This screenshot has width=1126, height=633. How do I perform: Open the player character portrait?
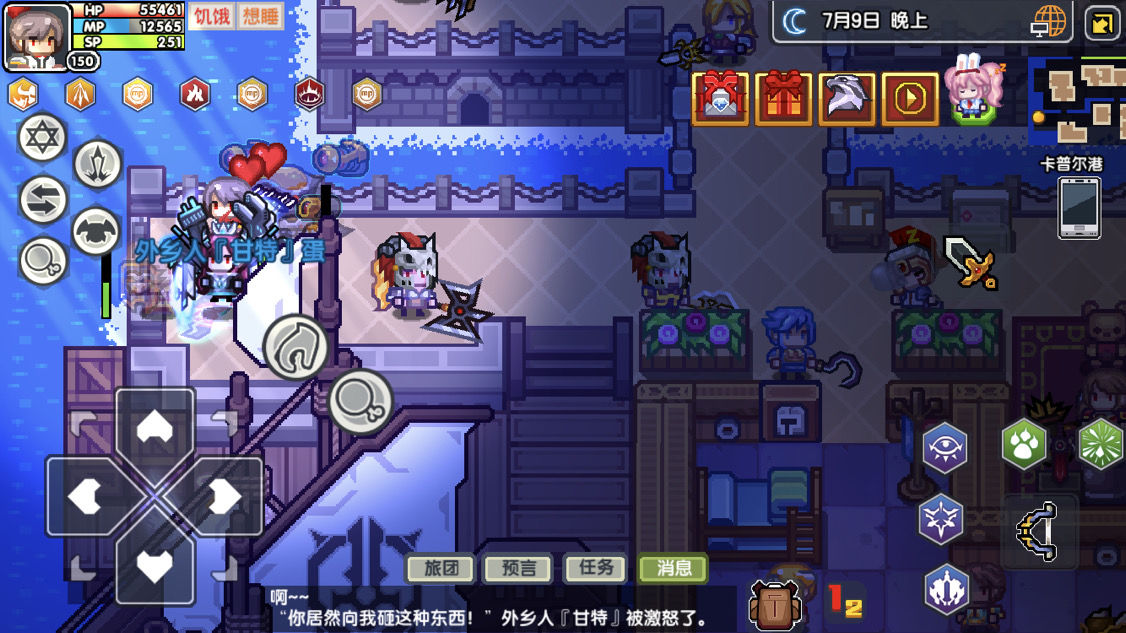click(x=37, y=37)
